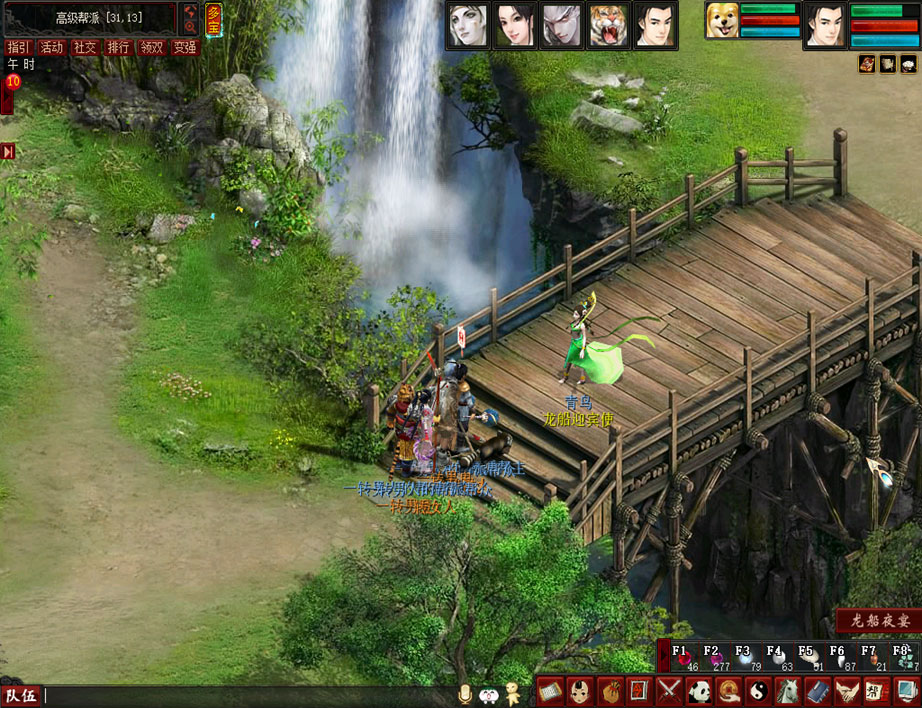This screenshot has width=922, height=708.
Task: Open the crossed swords combat icon
Action: click(669, 691)
